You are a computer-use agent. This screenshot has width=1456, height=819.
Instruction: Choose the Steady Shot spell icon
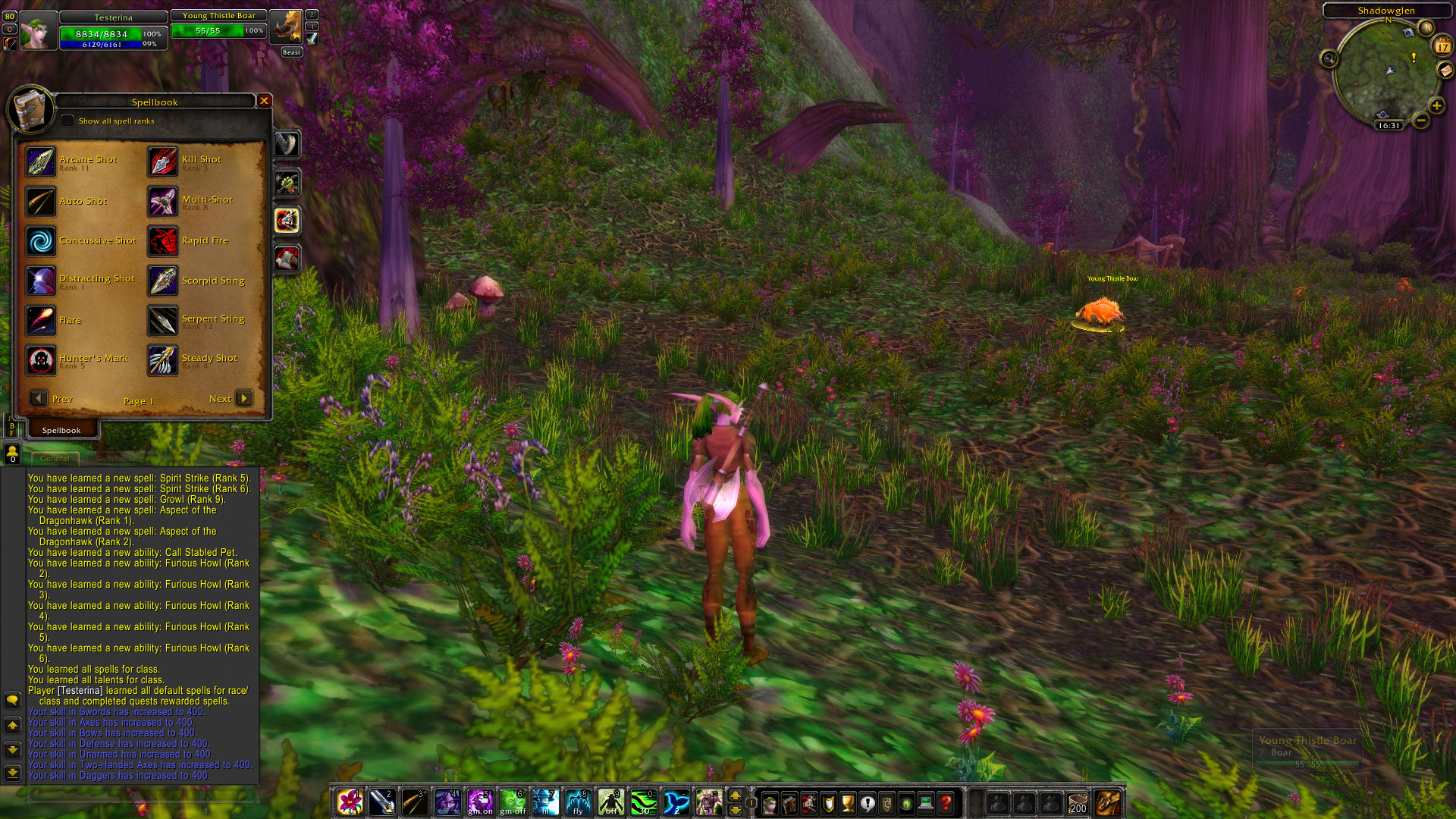163,360
